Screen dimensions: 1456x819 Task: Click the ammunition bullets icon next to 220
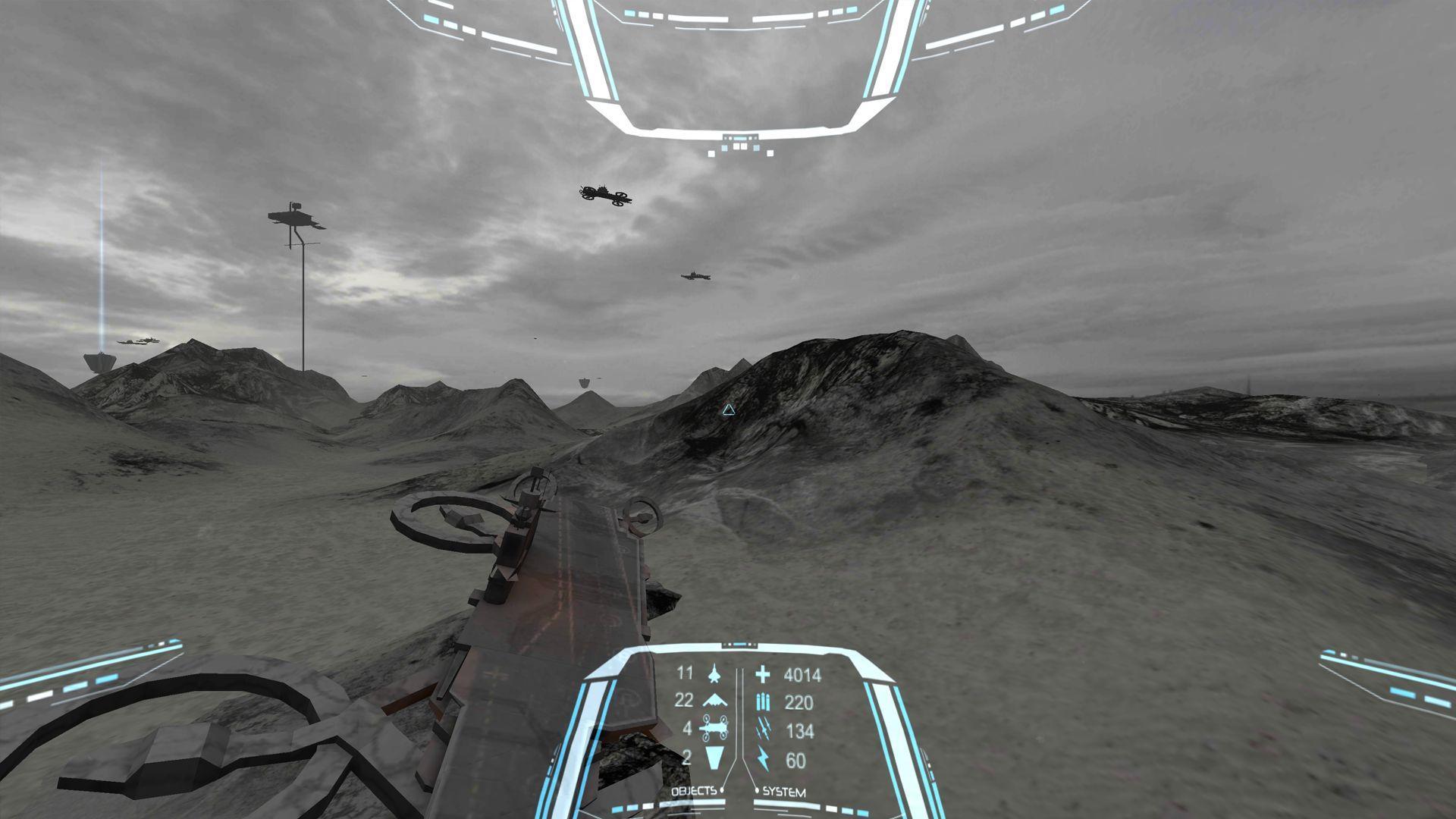[x=764, y=701]
